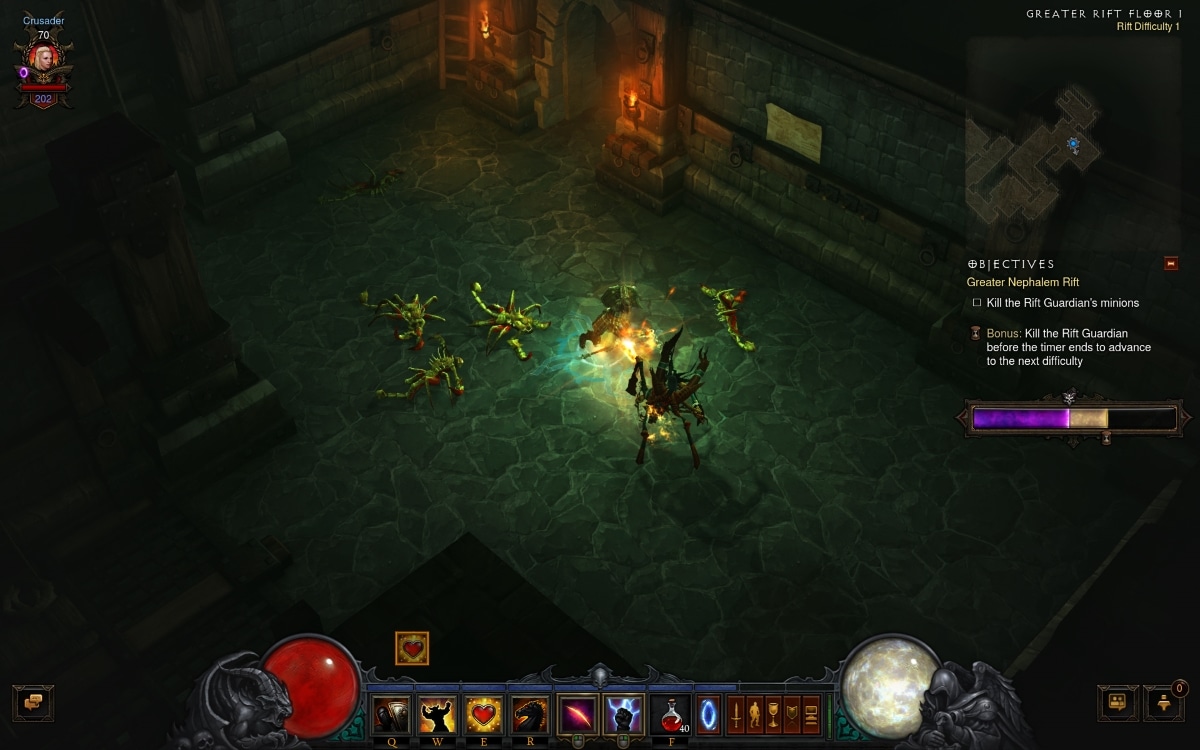Summon the war horse skill on R

click(x=530, y=715)
